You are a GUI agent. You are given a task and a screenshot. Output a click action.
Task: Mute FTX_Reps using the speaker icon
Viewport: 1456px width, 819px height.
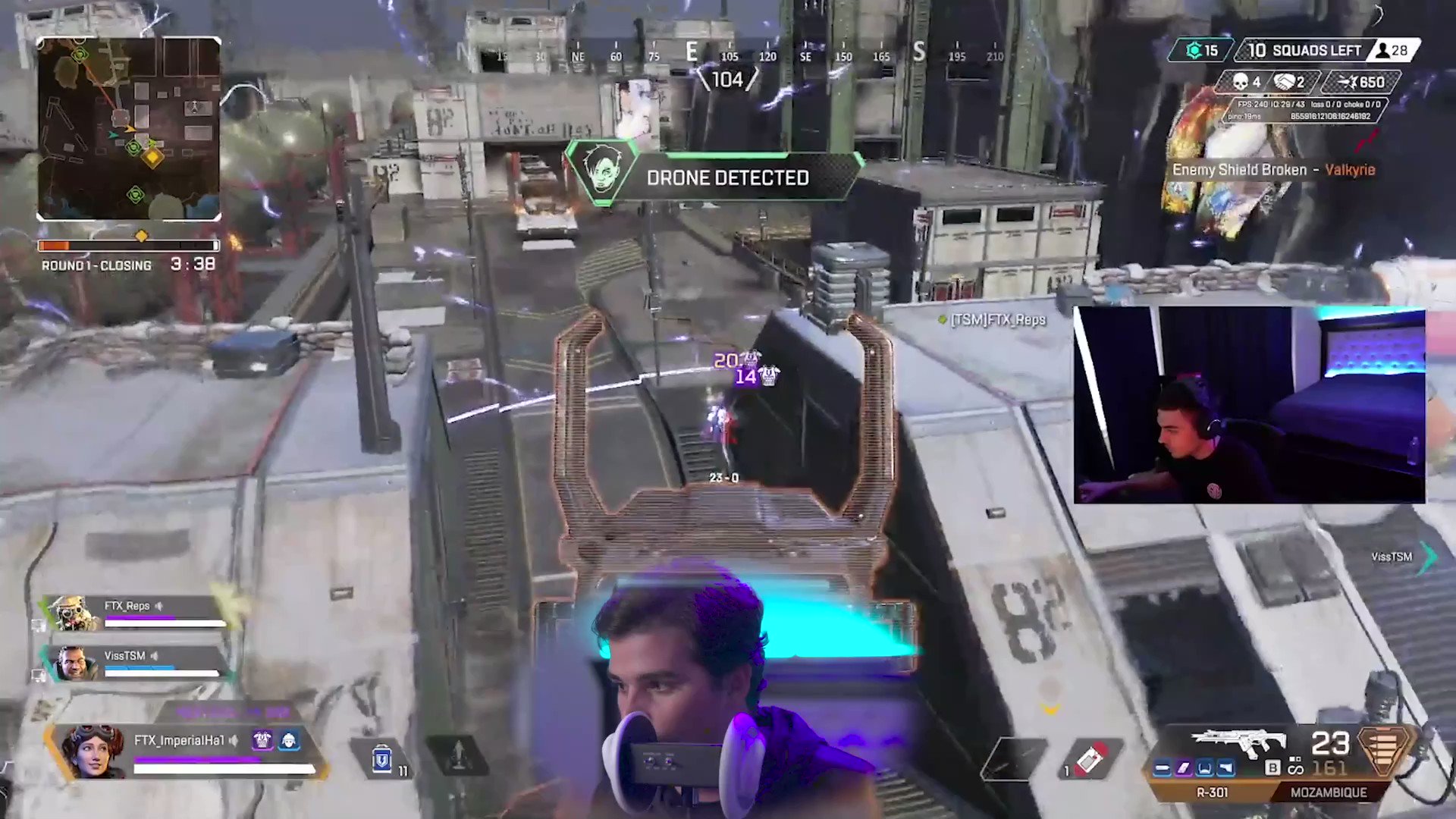[x=158, y=606]
